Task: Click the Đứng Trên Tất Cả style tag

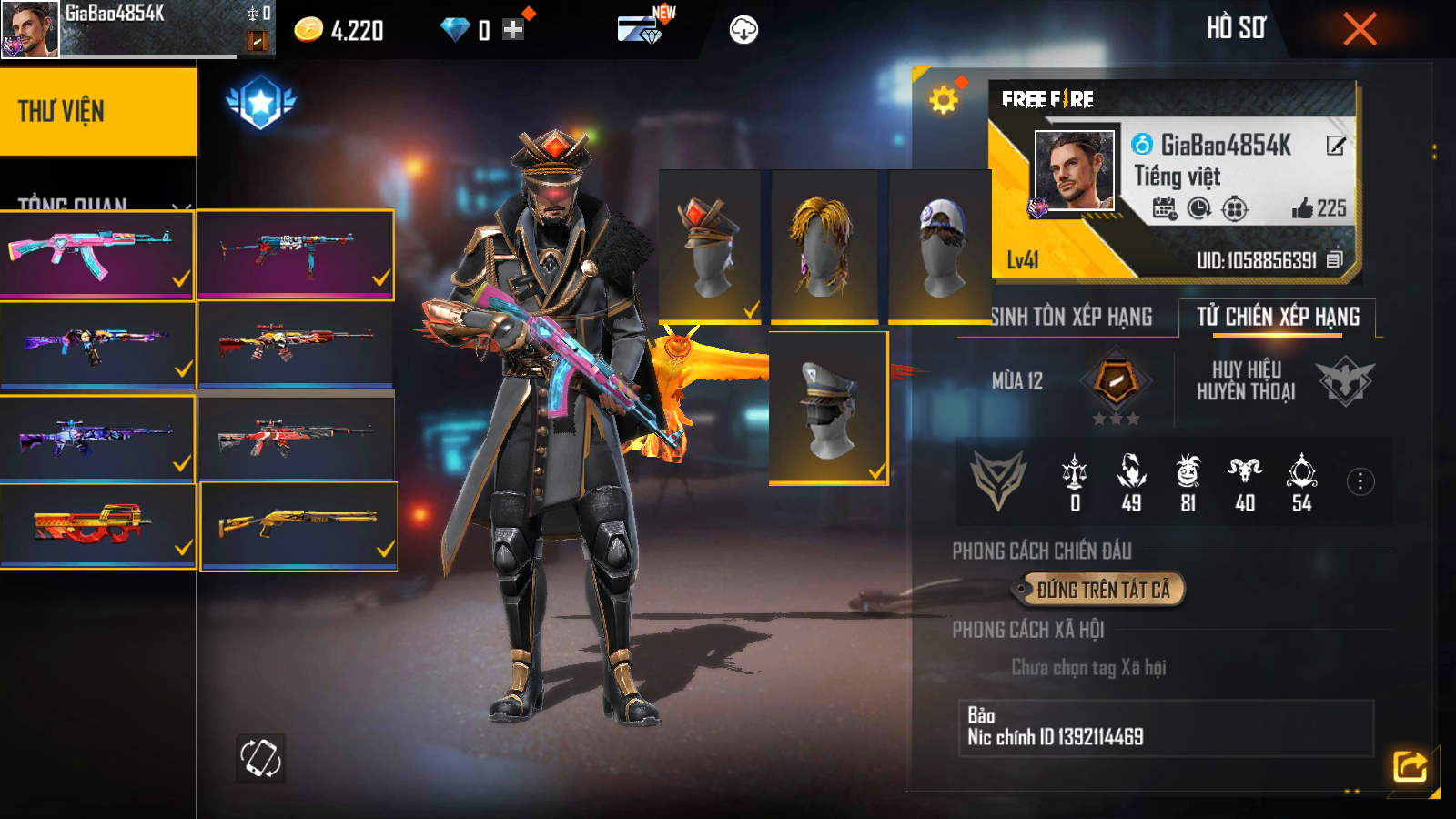Action: (1102, 590)
